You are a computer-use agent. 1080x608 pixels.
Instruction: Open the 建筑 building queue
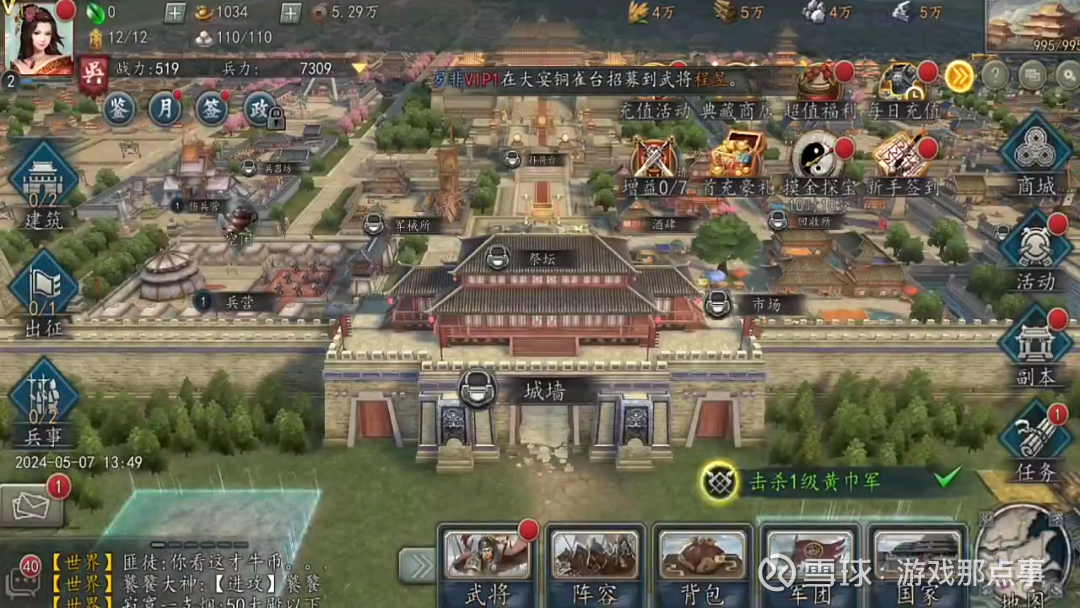point(43,185)
